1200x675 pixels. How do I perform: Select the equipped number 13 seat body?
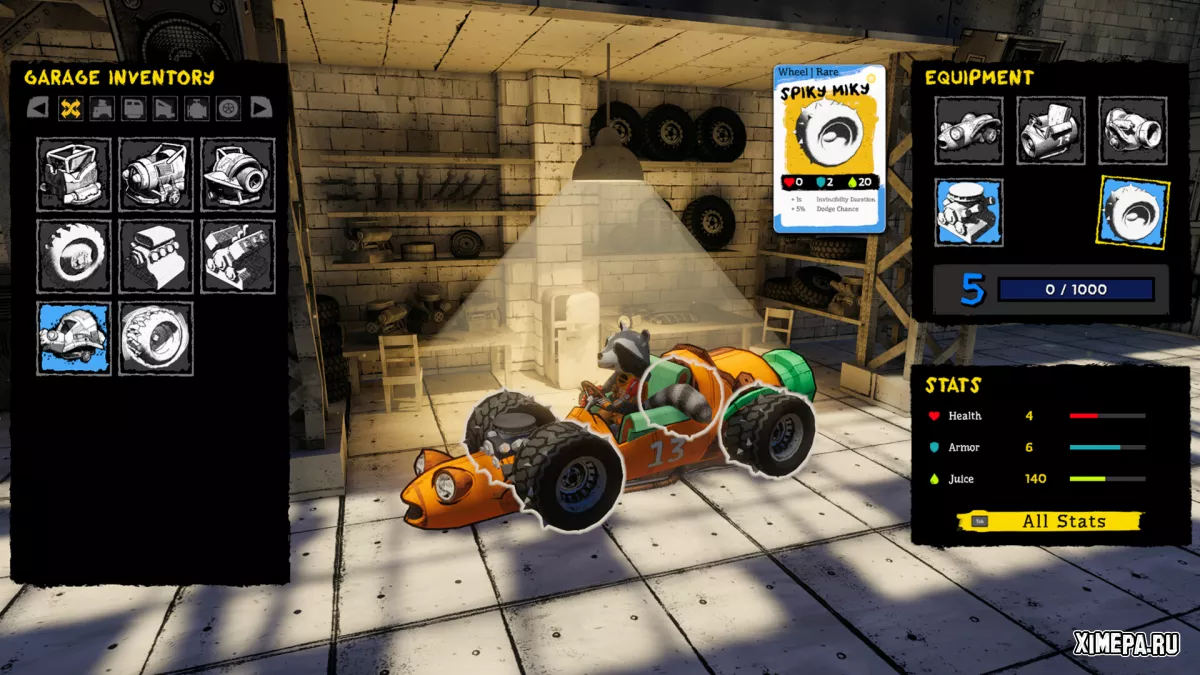pos(1051,130)
